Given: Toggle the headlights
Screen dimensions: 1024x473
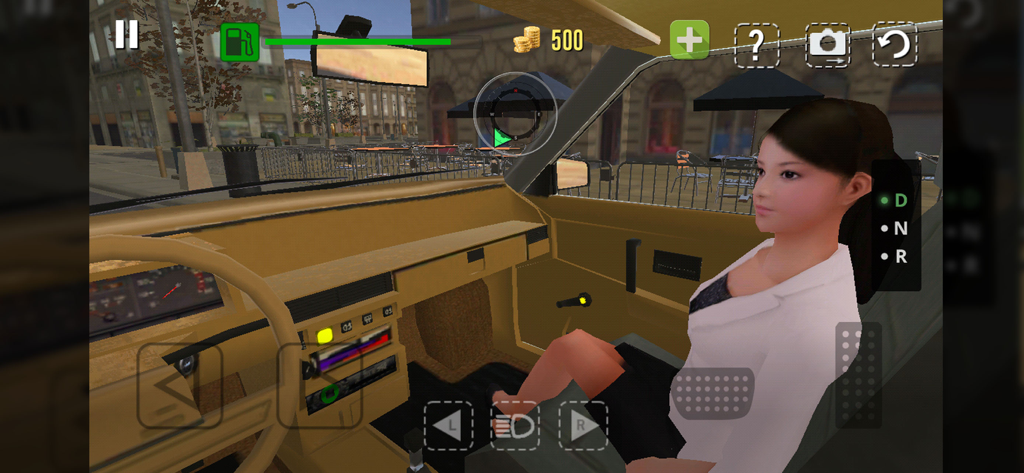Looking at the screenshot, I should tap(515, 426).
